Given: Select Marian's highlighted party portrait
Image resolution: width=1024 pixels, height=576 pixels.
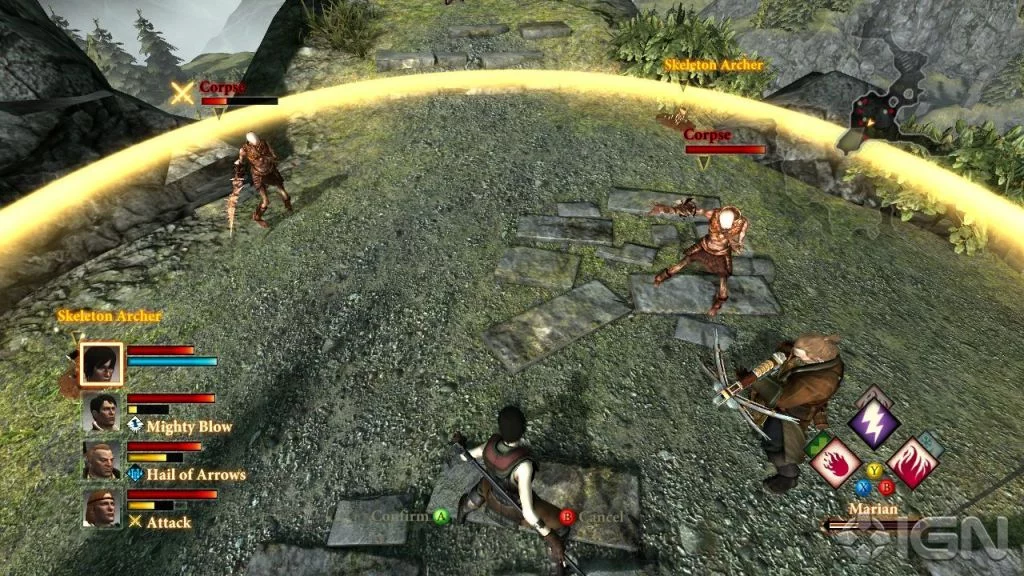Looking at the screenshot, I should [x=101, y=363].
